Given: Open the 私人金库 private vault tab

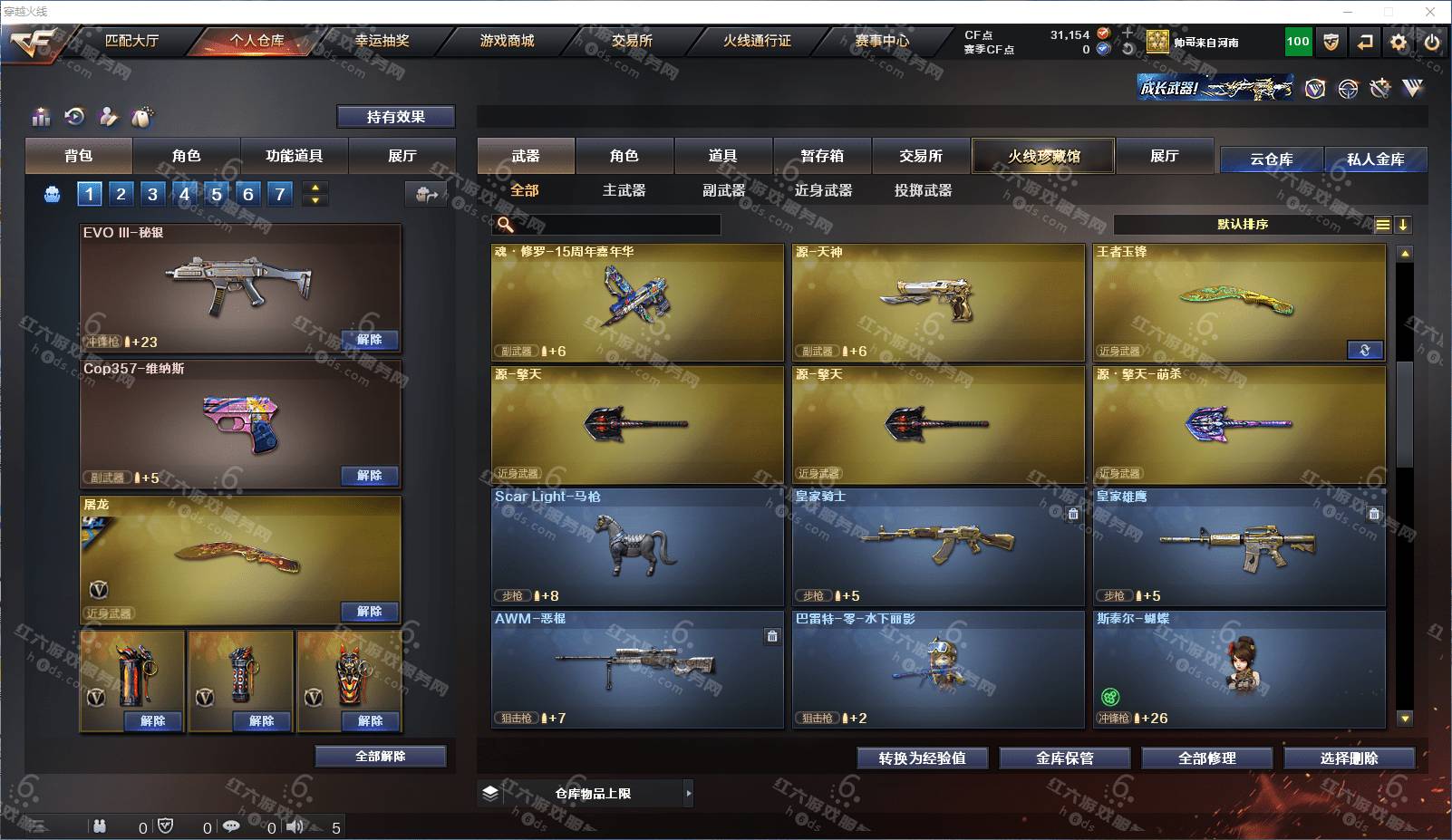Looking at the screenshot, I should coord(1375,159).
